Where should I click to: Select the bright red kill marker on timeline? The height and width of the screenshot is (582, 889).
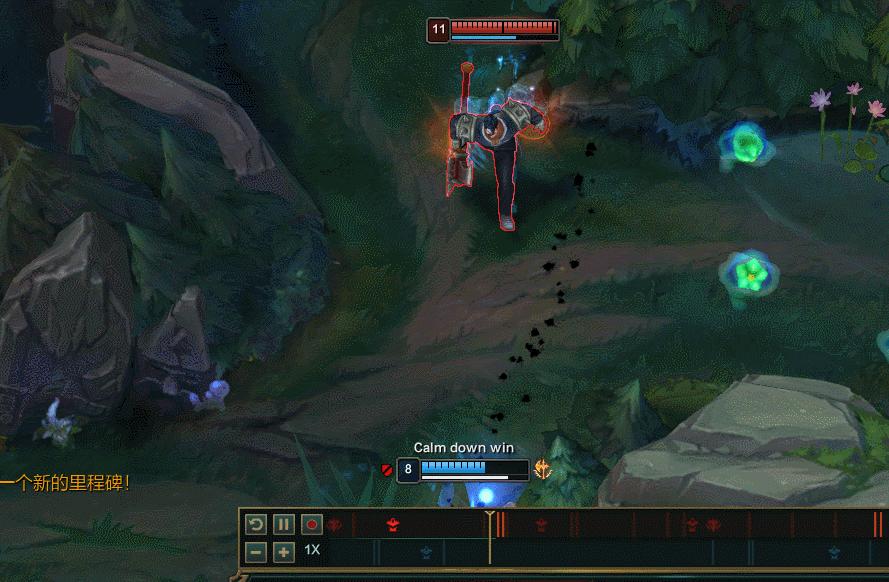[x=393, y=525]
